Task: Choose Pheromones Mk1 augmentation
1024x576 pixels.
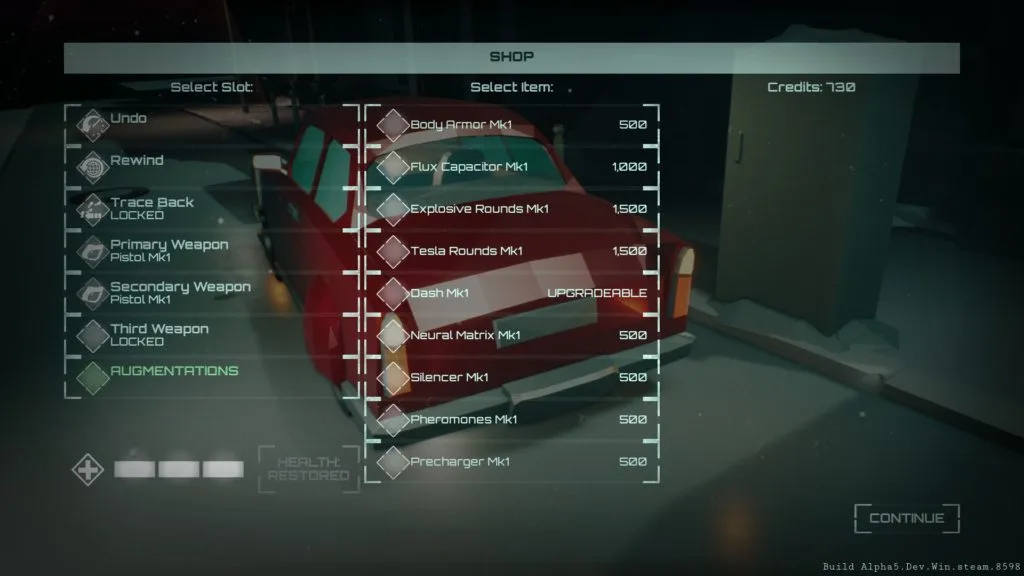Action: (x=511, y=419)
